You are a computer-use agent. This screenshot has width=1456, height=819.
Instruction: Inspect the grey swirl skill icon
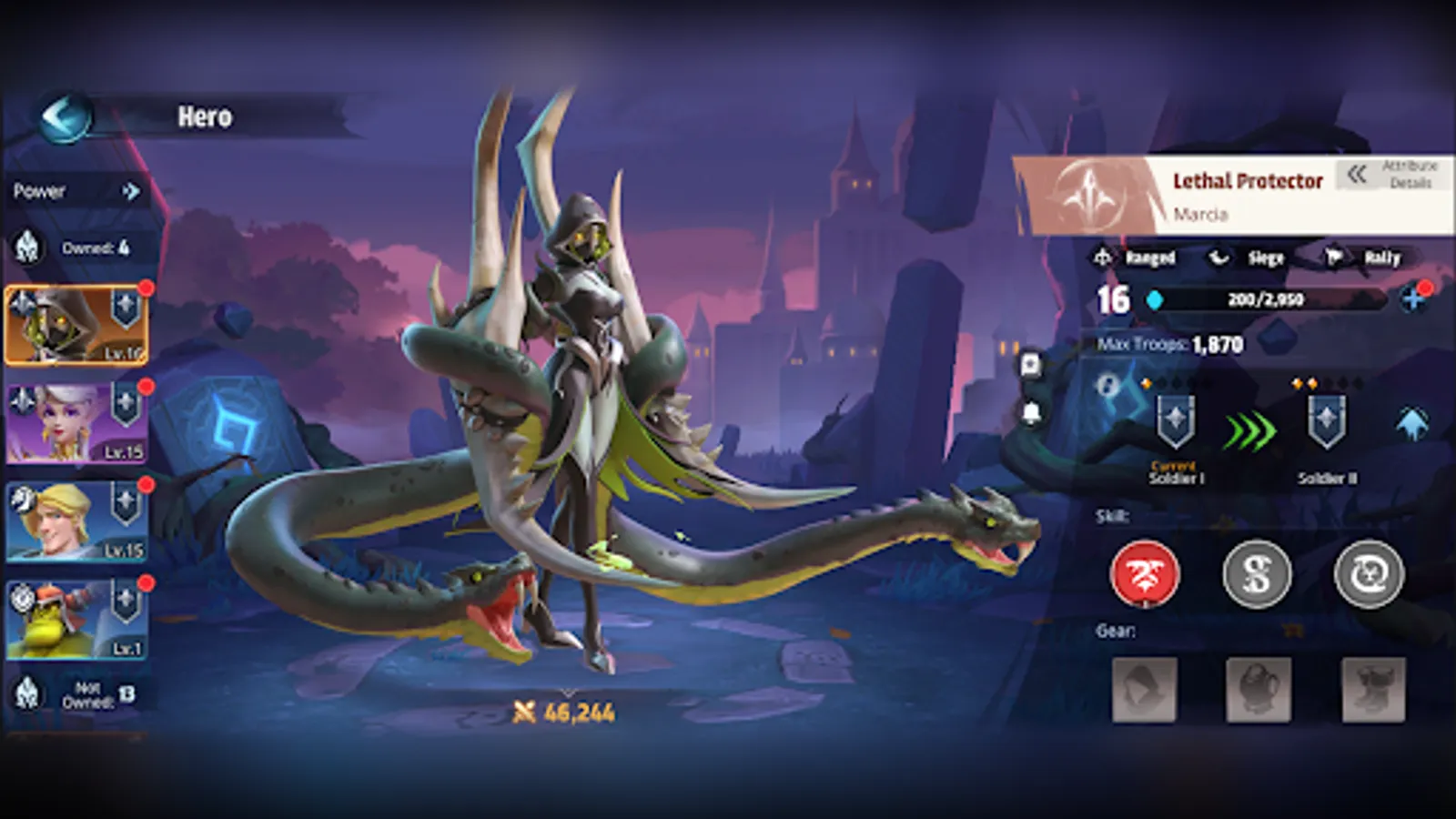tap(1369, 575)
